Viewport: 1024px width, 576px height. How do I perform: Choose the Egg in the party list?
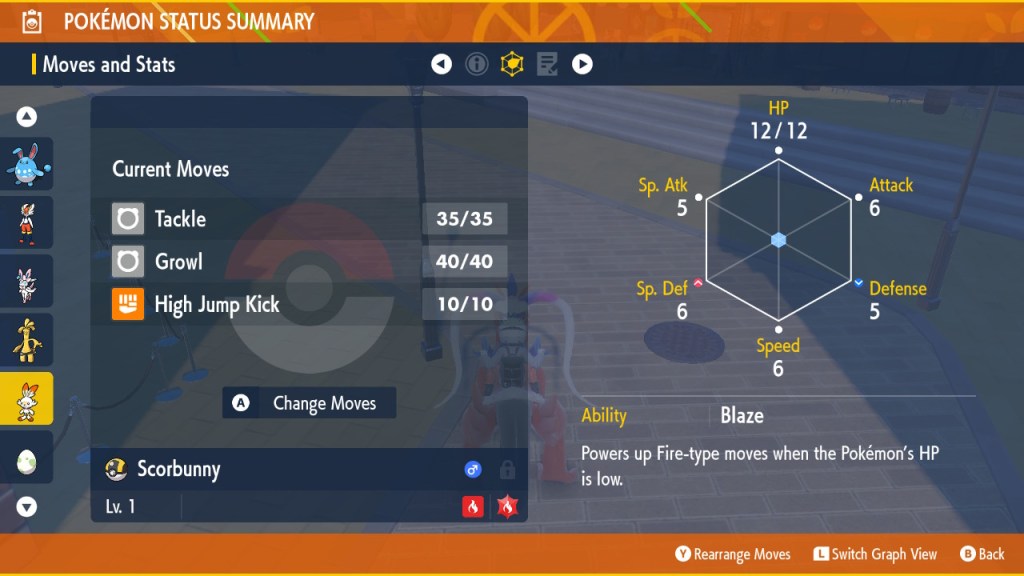pyautogui.click(x=27, y=458)
